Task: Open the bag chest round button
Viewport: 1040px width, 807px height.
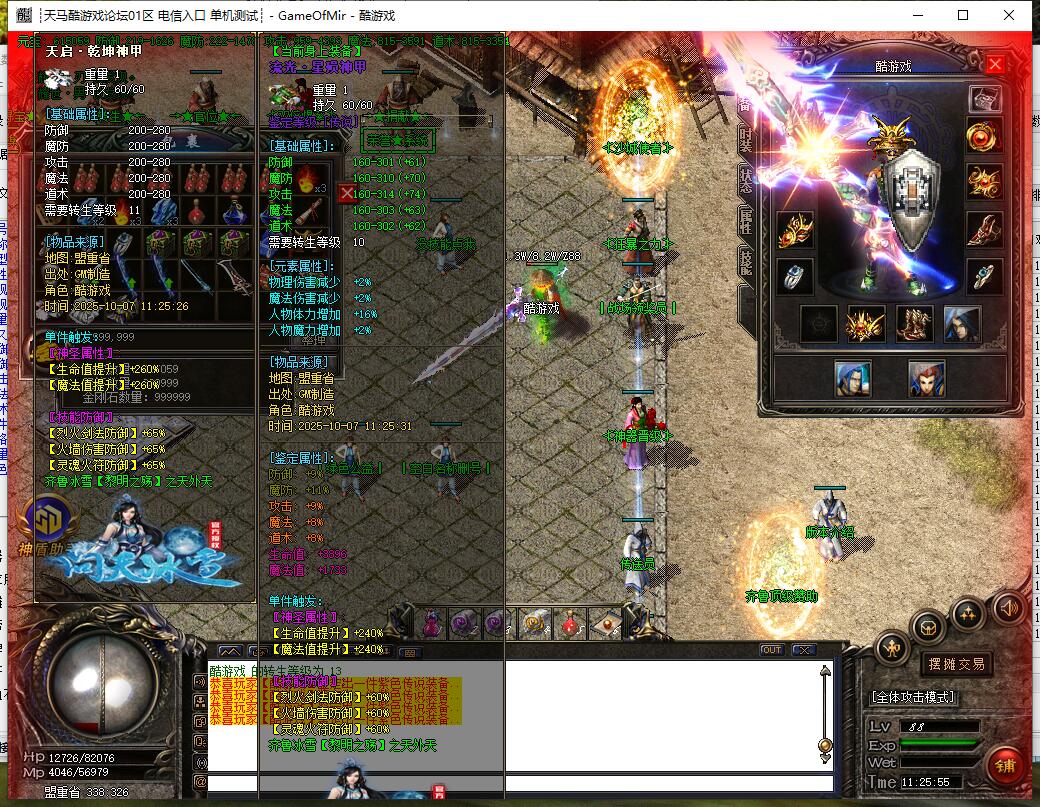Action: [x=929, y=627]
